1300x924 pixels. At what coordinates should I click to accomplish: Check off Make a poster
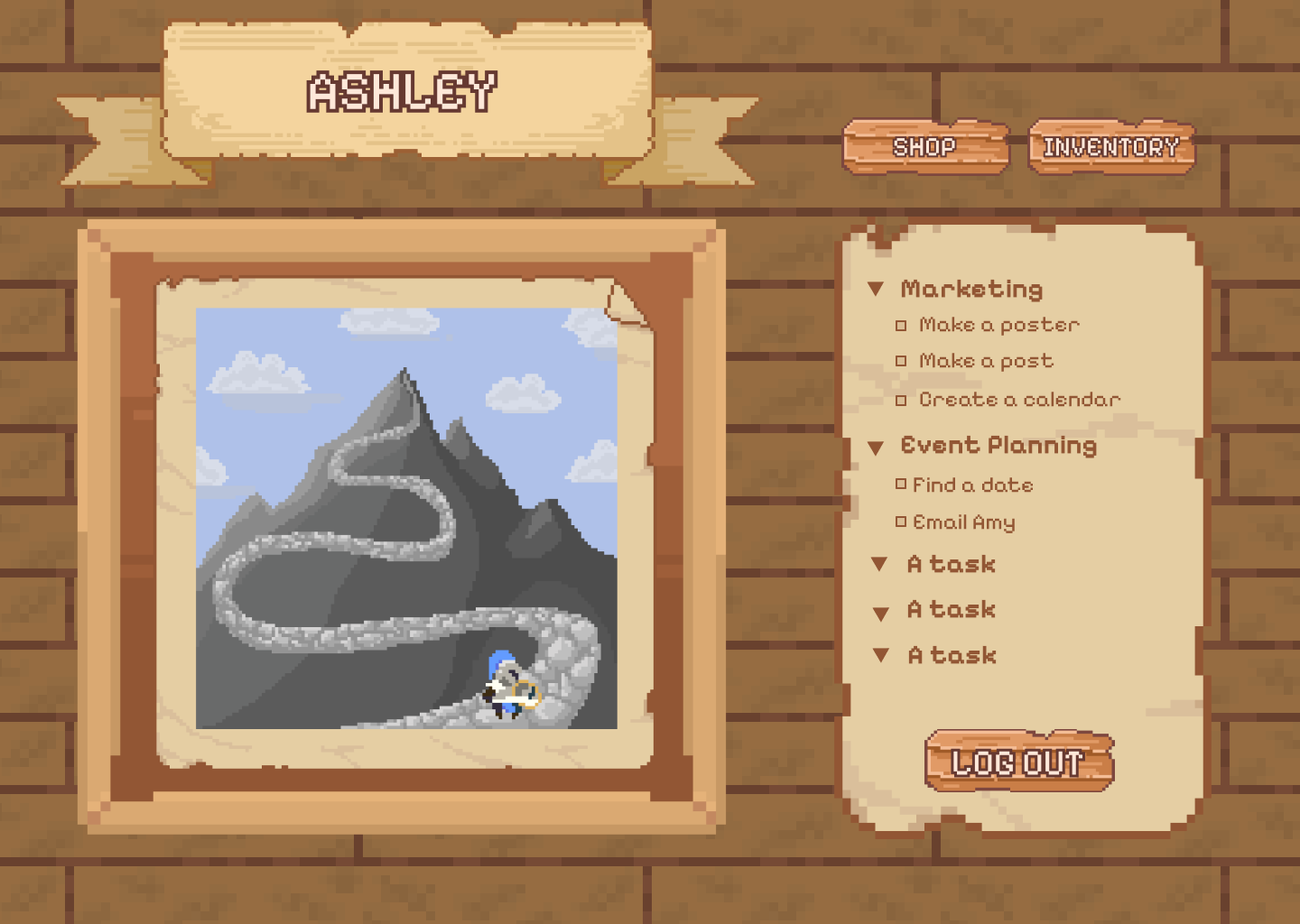point(901,325)
